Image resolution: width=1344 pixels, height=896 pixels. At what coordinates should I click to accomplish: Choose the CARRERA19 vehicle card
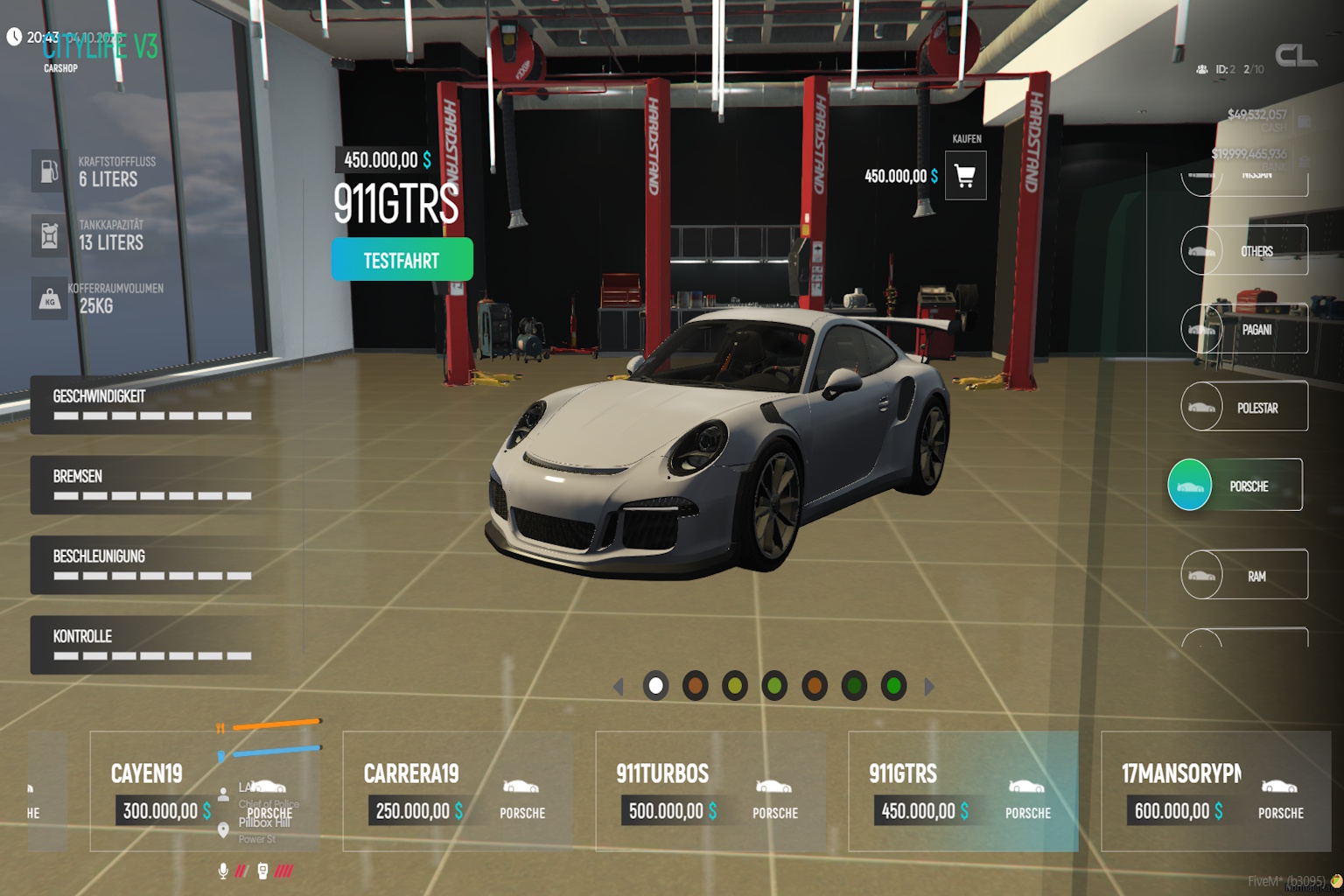coord(458,791)
